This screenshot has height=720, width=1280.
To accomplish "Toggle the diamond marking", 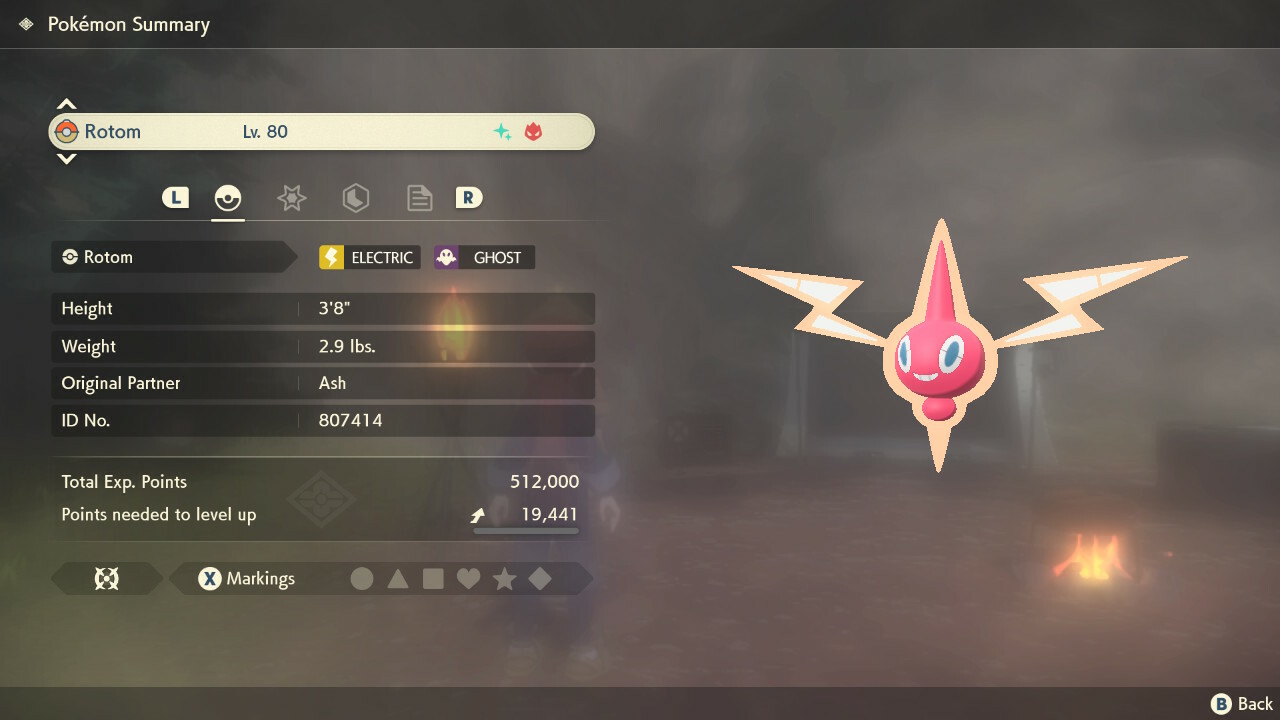I will [540, 579].
